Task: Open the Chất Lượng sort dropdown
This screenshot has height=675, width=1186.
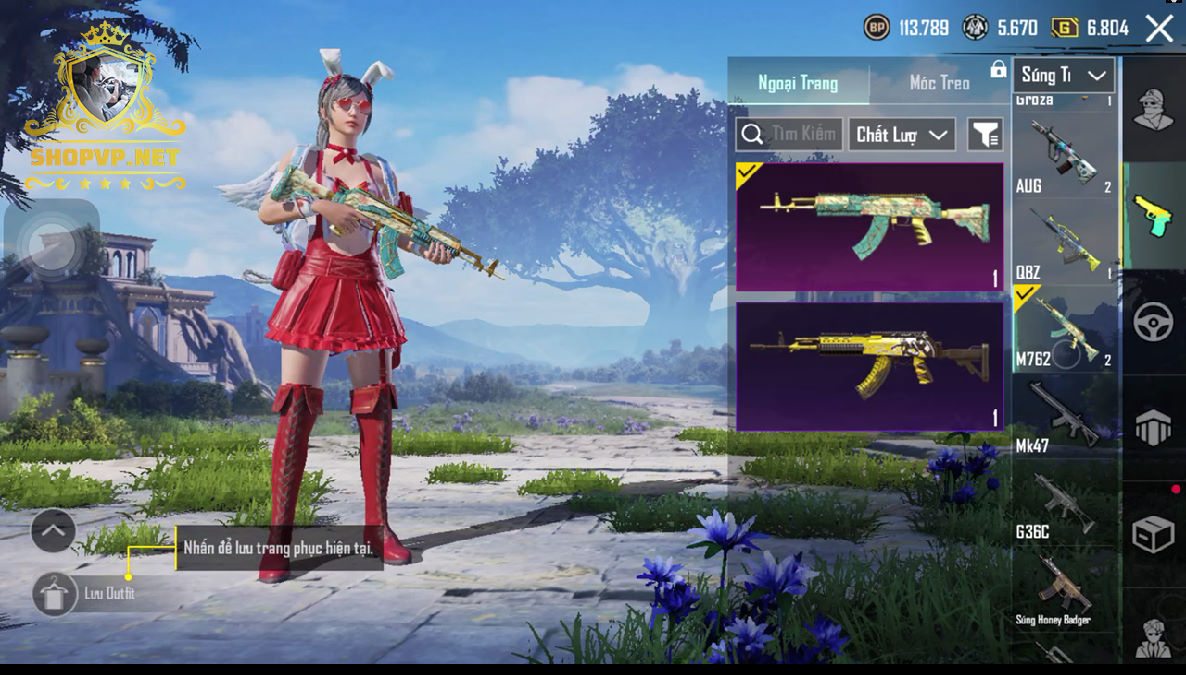Action: [x=901, y=134]
